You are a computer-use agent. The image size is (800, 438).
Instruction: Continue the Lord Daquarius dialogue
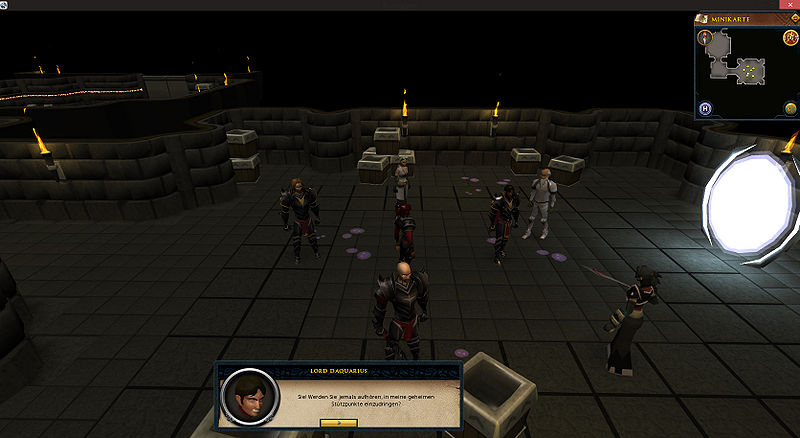click(x=339, y=423)
